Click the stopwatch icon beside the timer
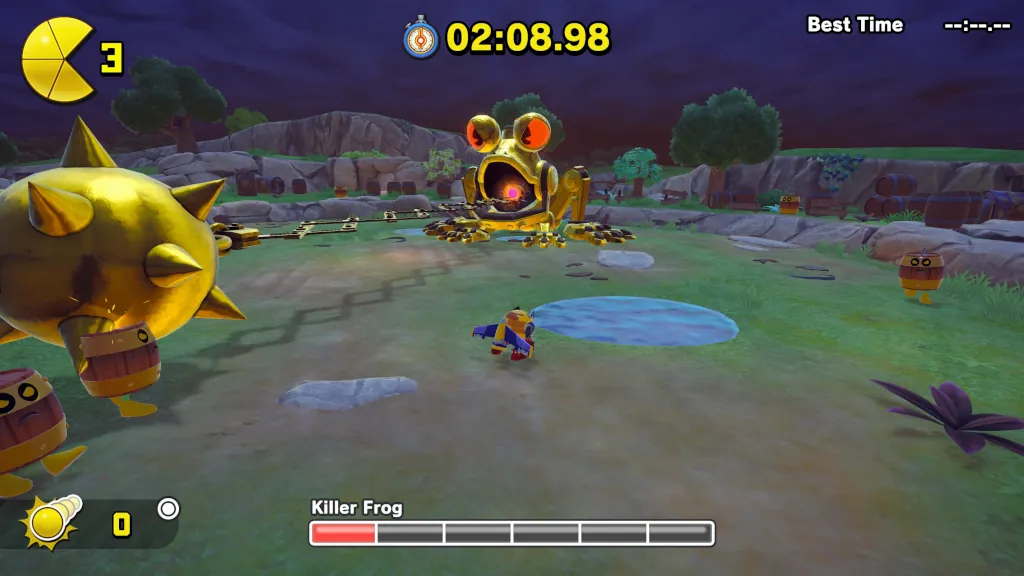1024x576 pixels. (421, 38)
